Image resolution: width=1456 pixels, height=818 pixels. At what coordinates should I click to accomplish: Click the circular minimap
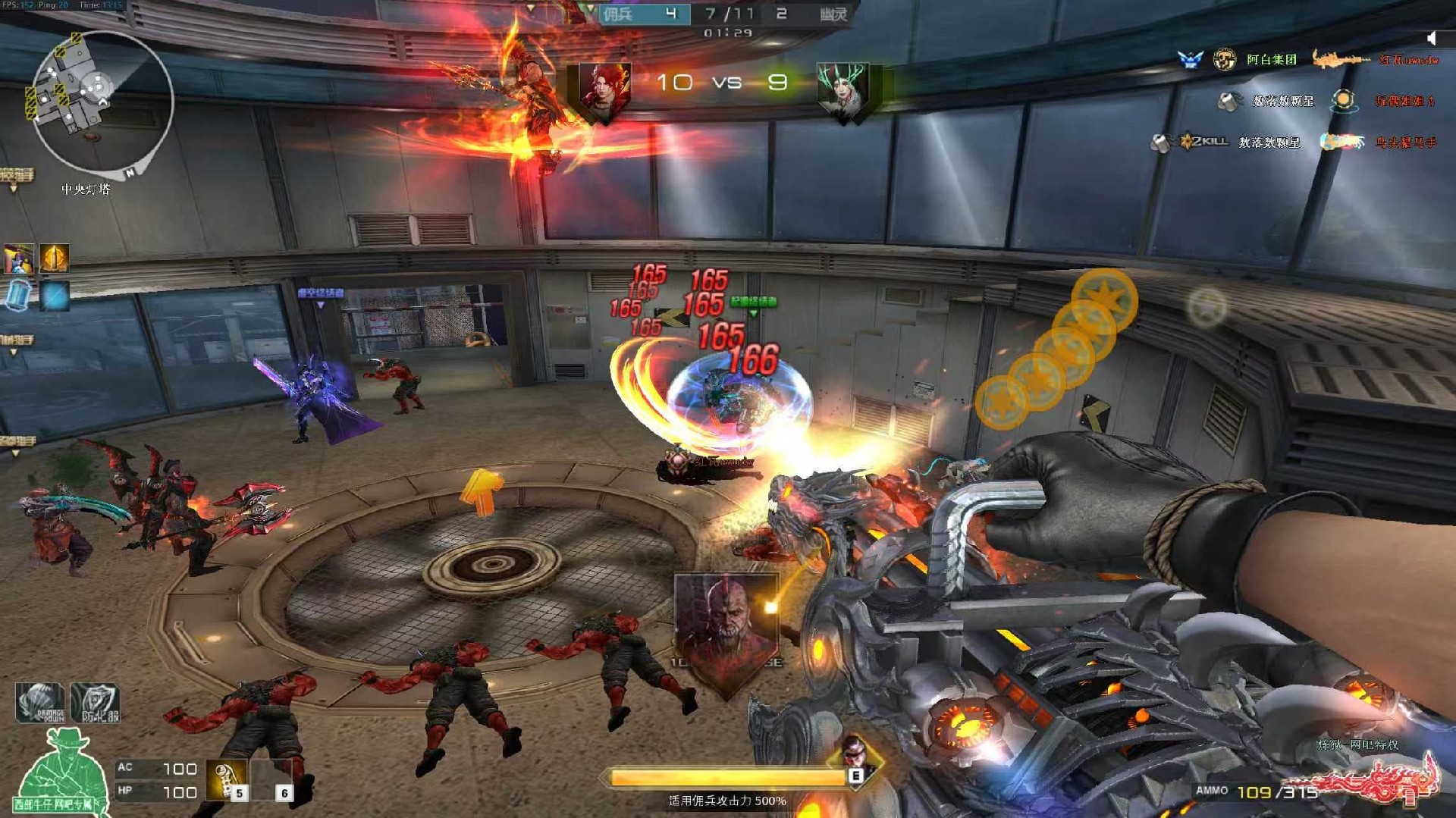[102, 101]
